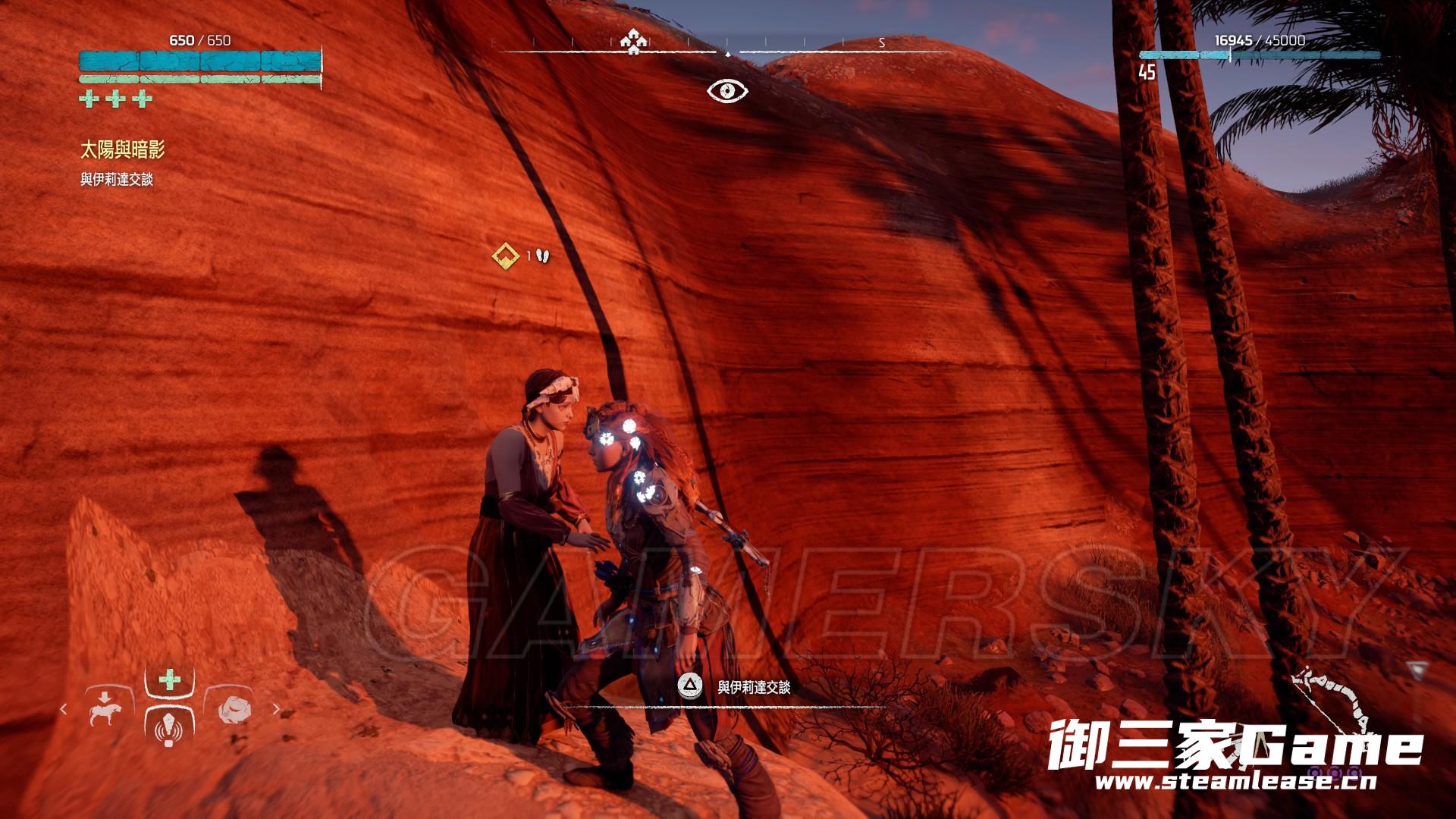The height and width of the screenshot is (819, 1456).
Task: Cycle tools with the left arrow
Action: coord(64,710)
